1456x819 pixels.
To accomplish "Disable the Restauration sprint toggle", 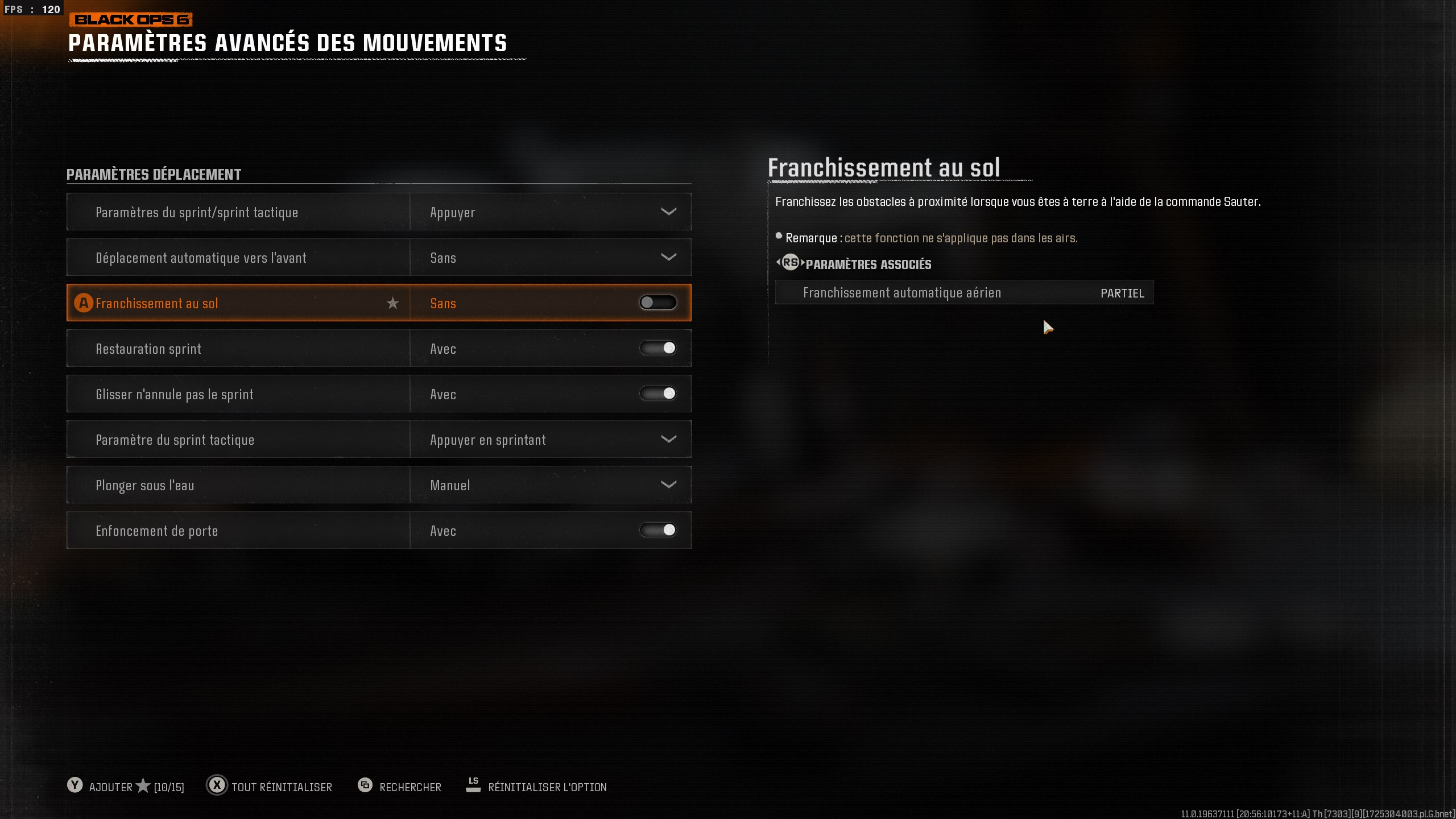I will click(x=657, y=348).
